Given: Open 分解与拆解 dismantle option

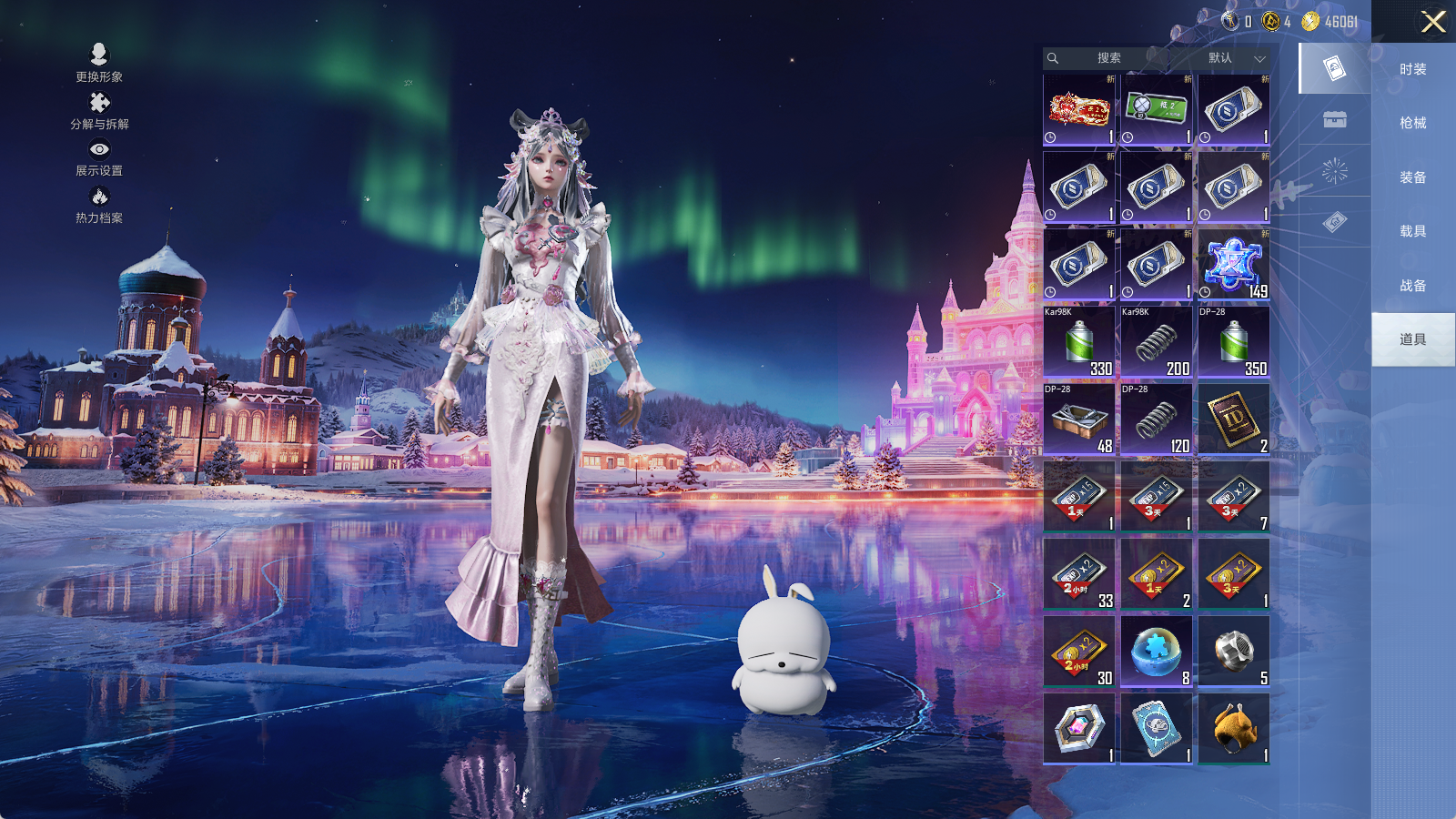Looking at the screenshot, I should pos(99,111).
